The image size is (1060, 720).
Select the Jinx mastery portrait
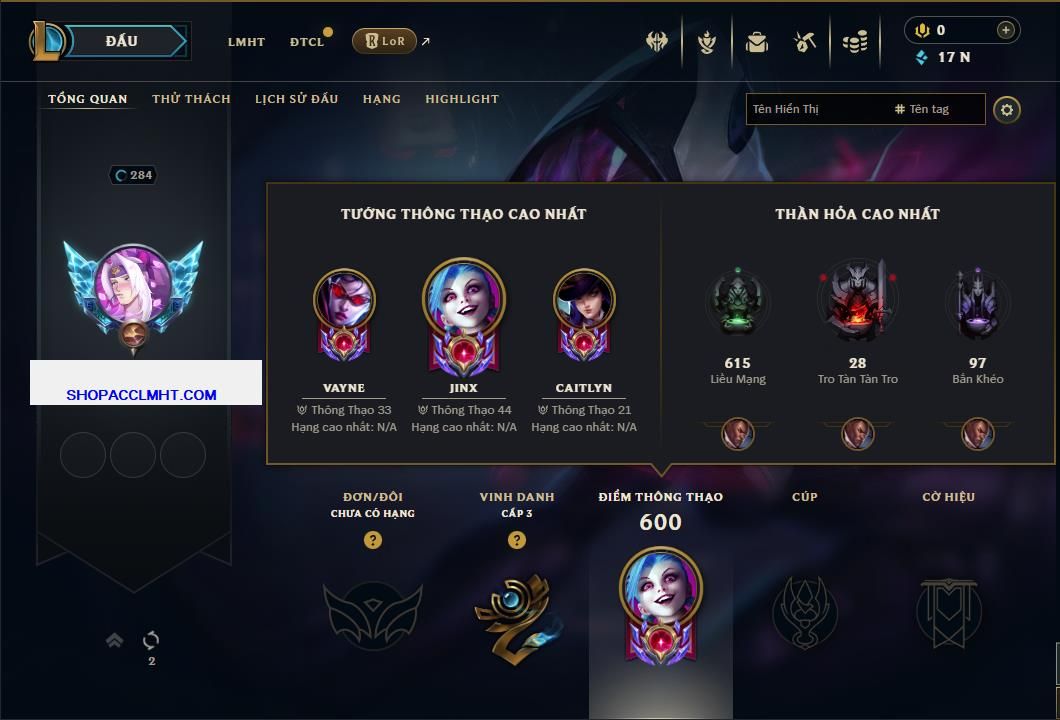[x=464, y=310]
